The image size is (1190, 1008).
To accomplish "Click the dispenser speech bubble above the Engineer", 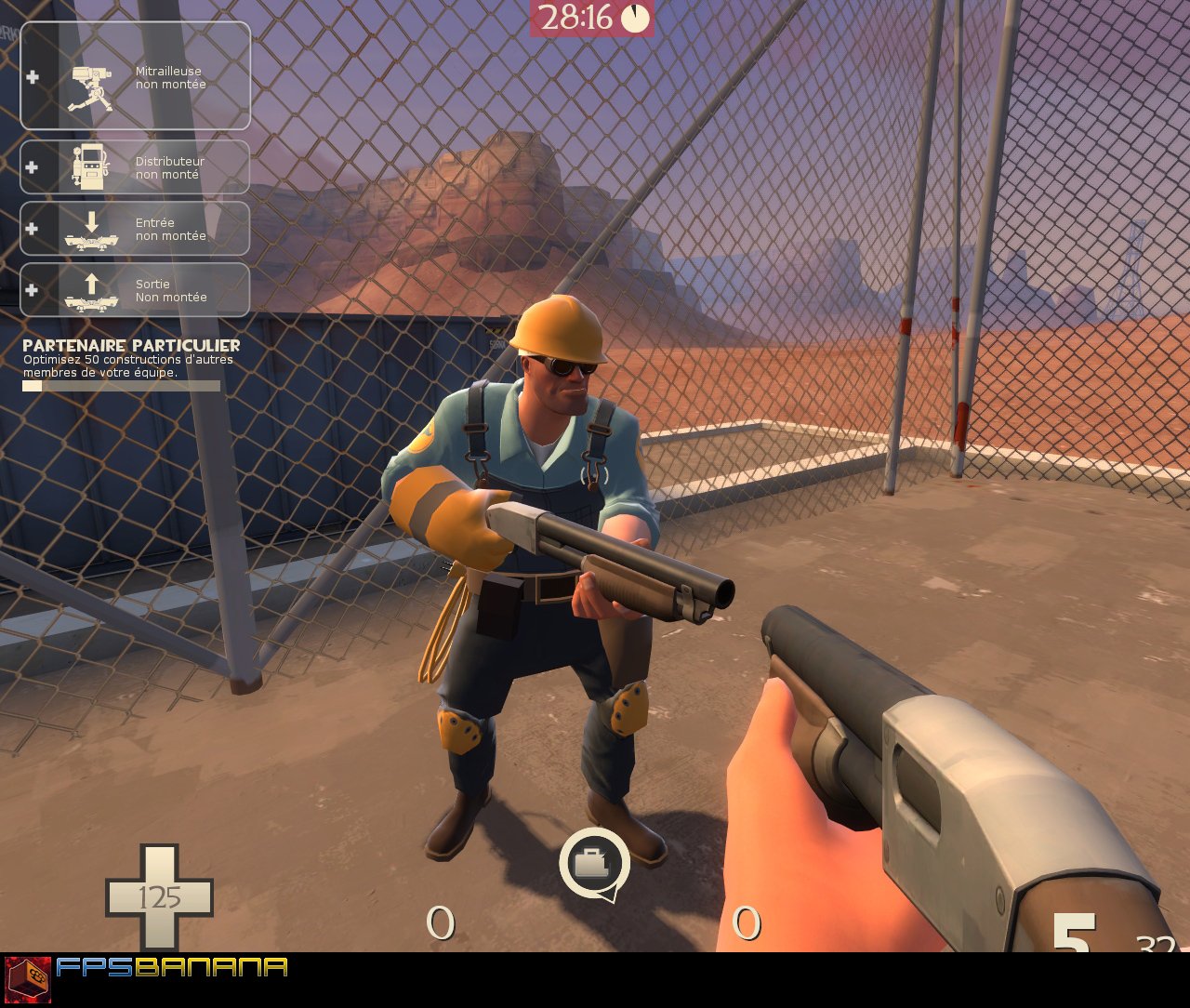I will point(596,864).
